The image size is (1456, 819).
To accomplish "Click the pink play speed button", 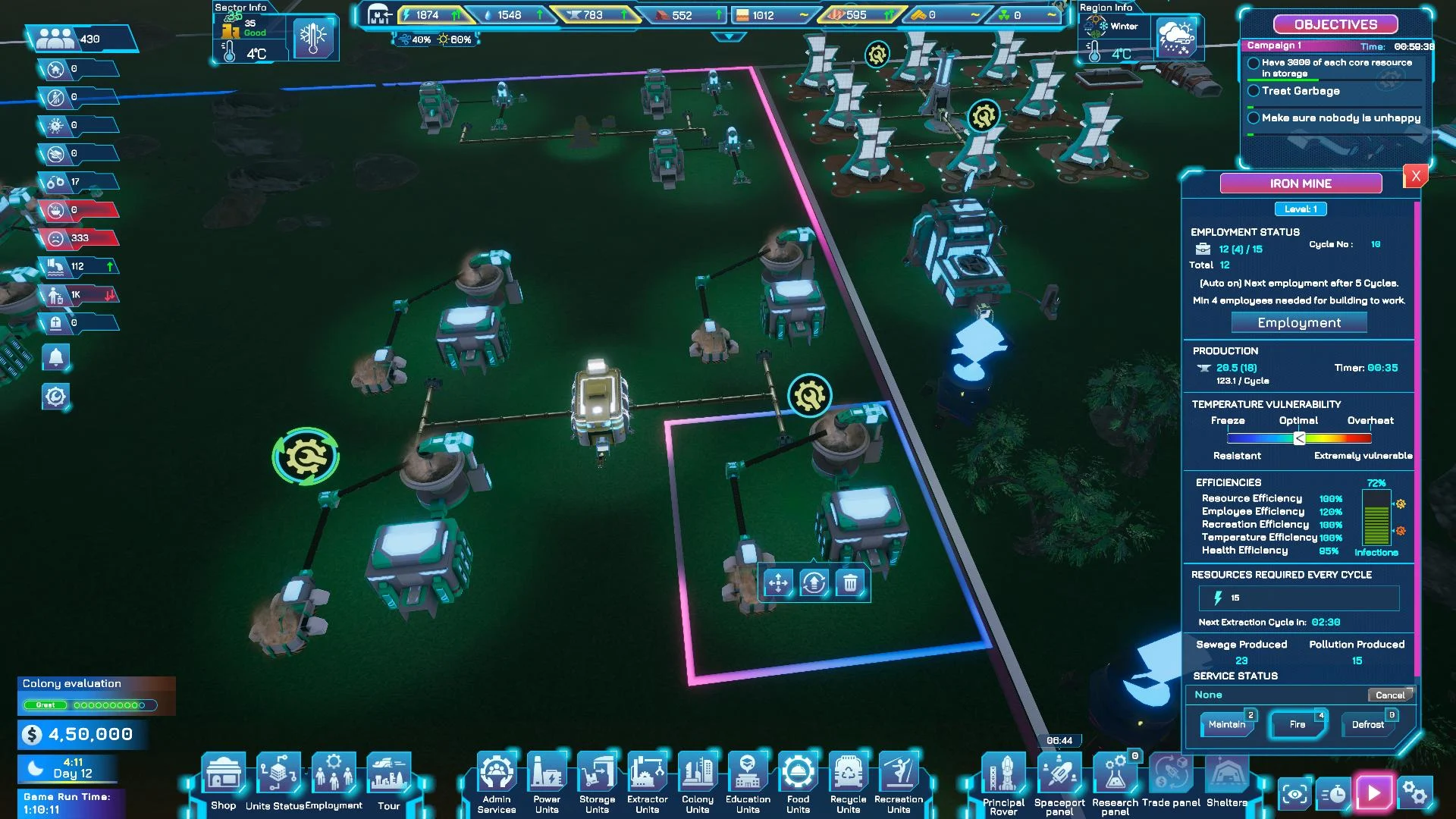I will tap(1374, 793).
